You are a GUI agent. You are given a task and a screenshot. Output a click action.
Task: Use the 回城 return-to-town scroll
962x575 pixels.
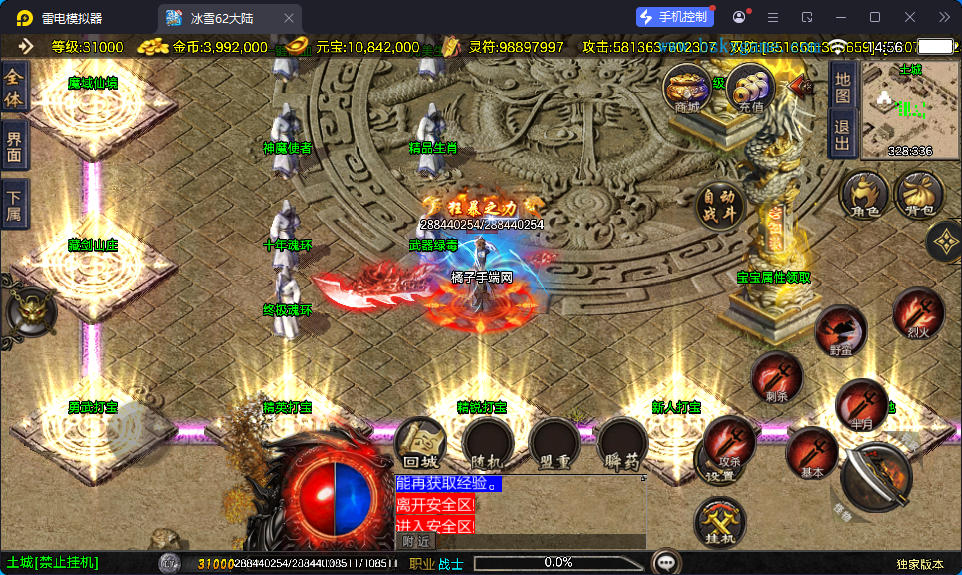pyautogui.click(x=420, y=444)
